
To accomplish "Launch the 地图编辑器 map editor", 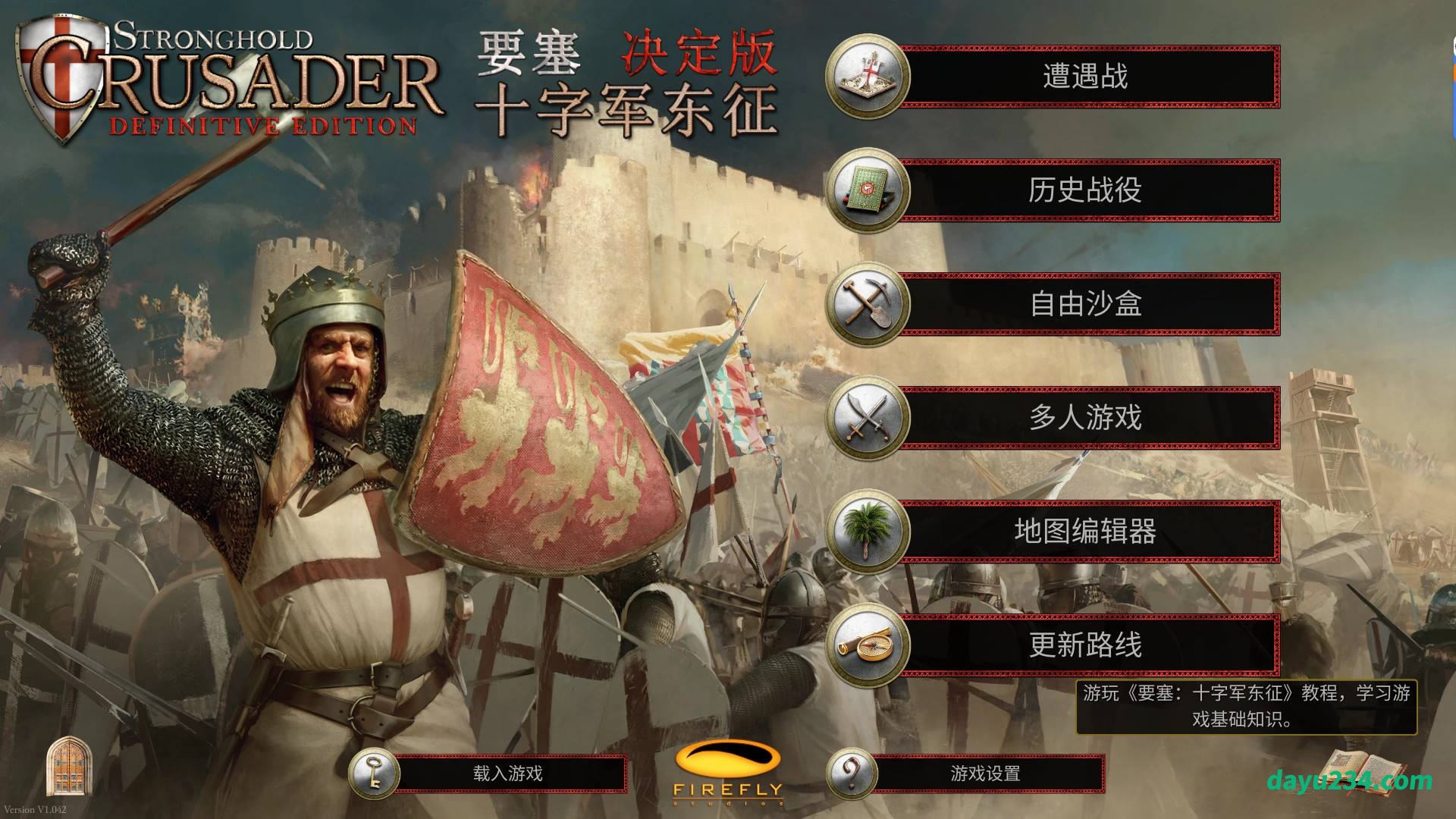I will tap(1084, 532).
